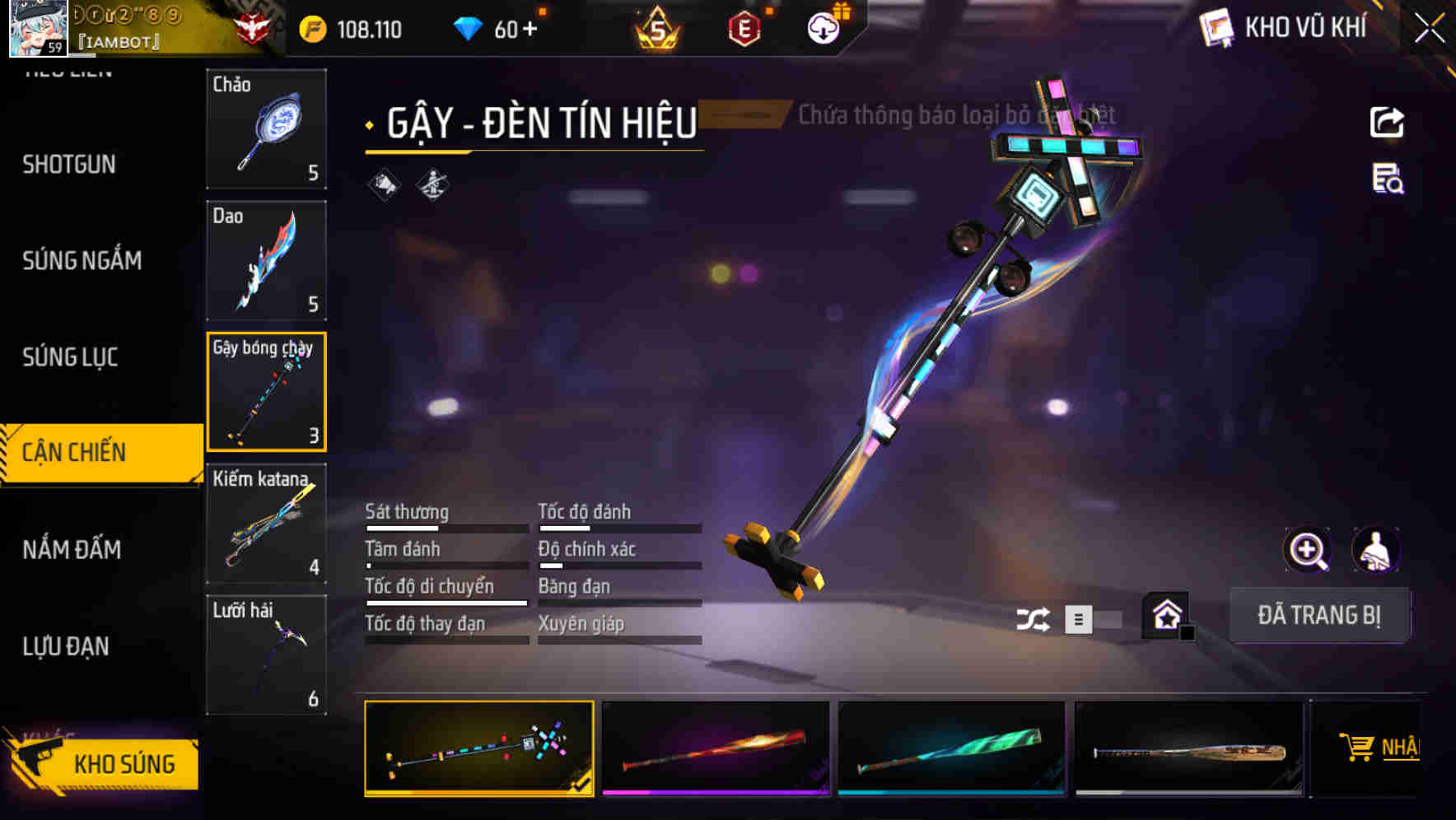The image size is (1456, 820).
Task: Choose the Kiếm katana weapon slot
Action: [266, 524]
